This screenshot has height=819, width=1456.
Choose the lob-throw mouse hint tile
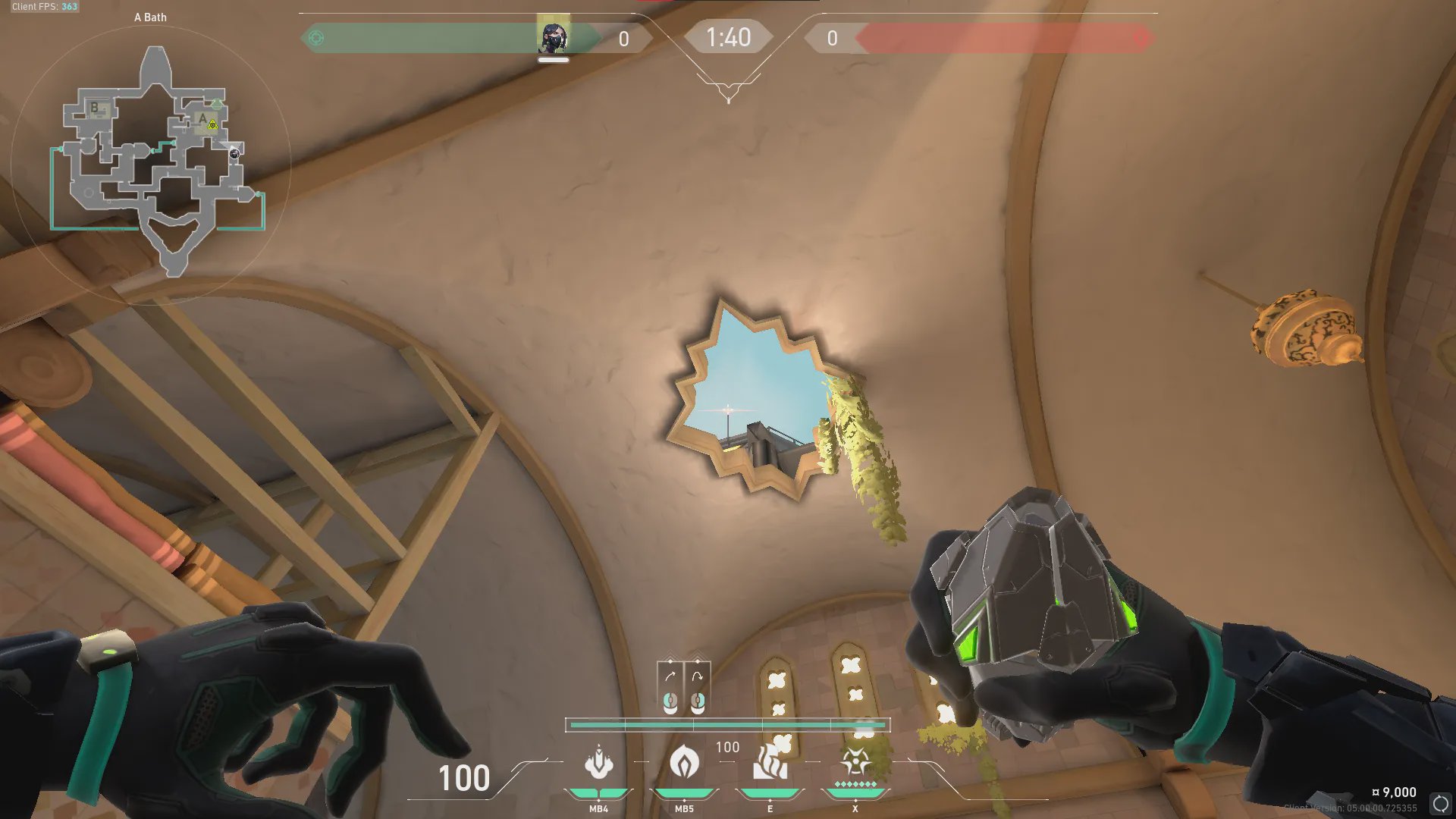pos(698,688)
